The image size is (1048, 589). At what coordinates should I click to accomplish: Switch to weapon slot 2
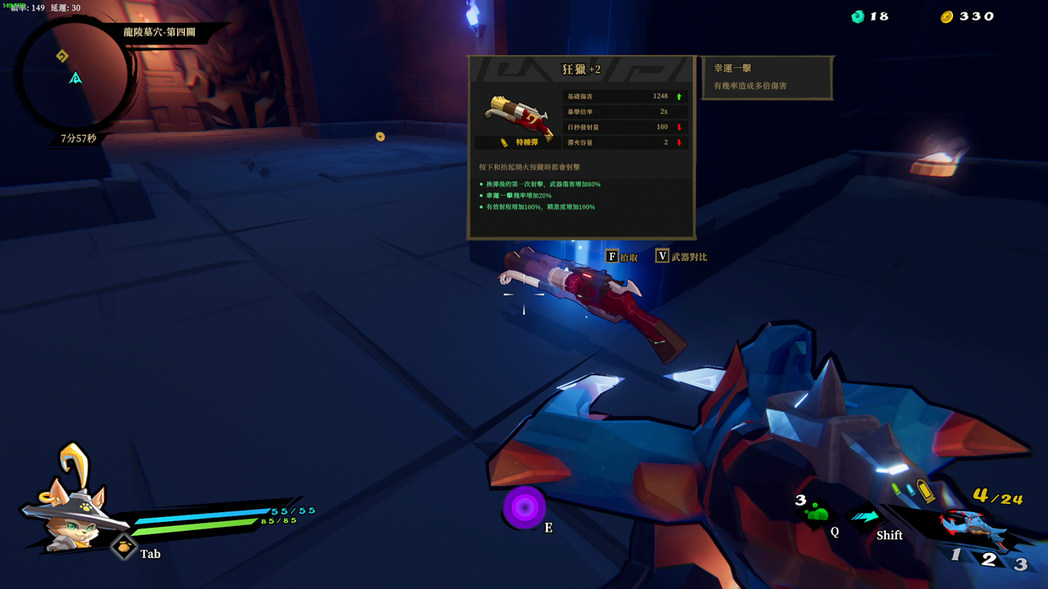[x=988, y=559]
